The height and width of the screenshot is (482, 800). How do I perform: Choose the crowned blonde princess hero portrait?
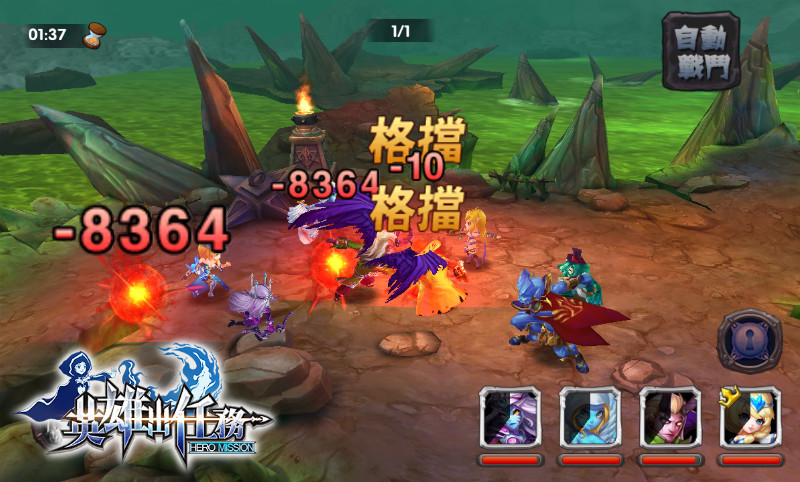750,417
